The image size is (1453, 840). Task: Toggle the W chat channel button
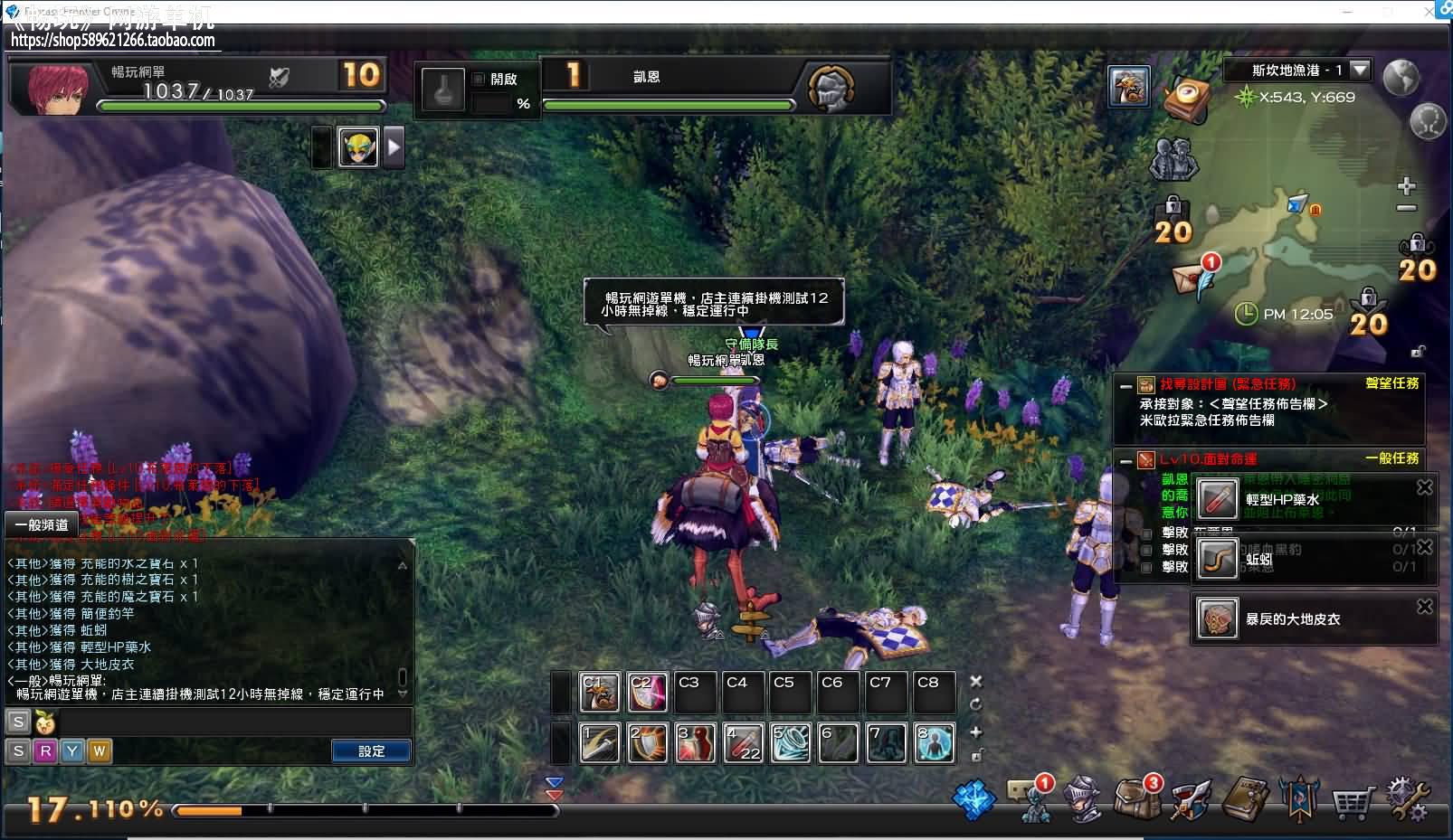[x=99, y=750]
